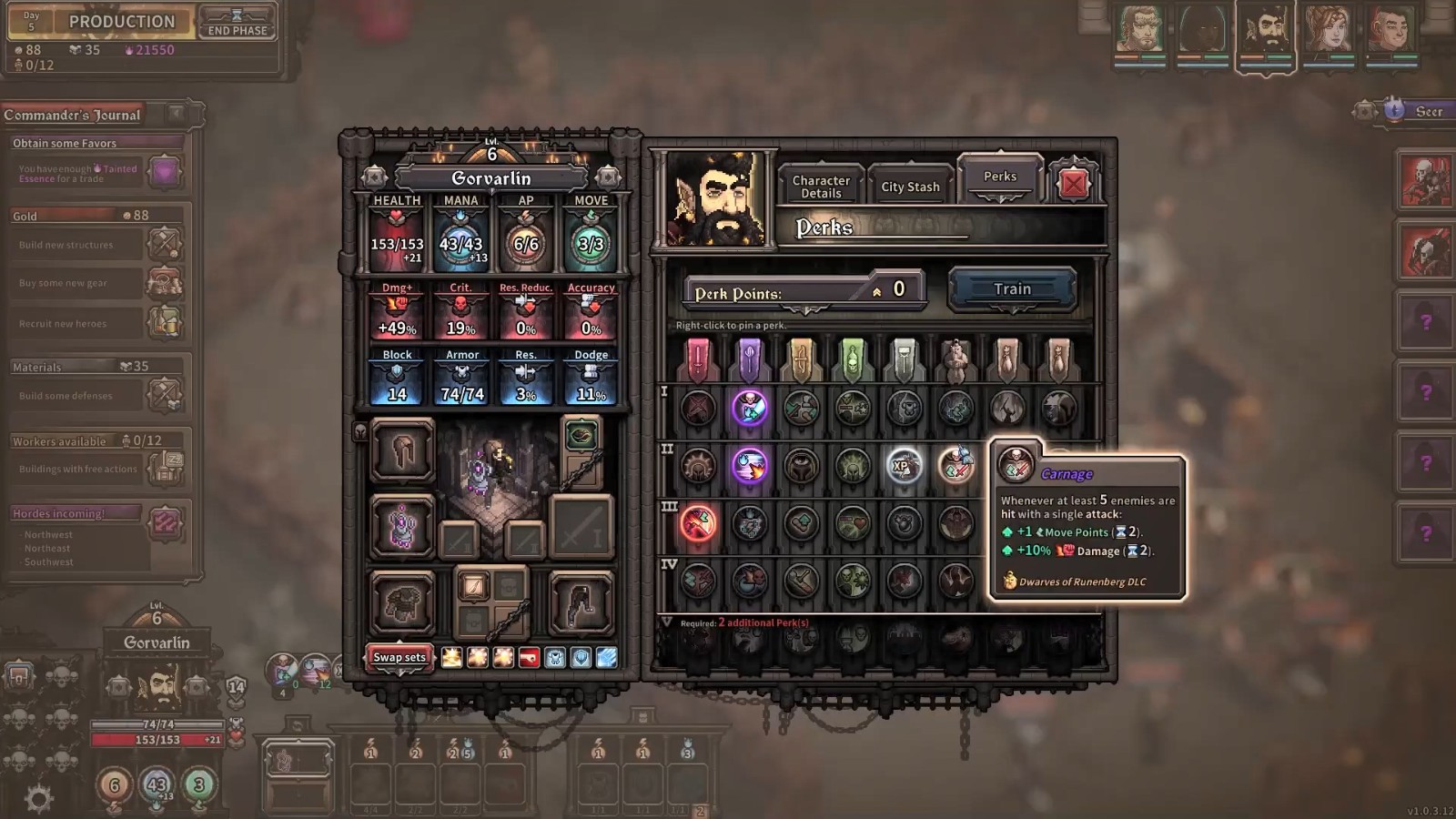1456x819 pixels.
Task: Select the Carnage perk icon
Action: pyautogui.click(x=955, y=466)
